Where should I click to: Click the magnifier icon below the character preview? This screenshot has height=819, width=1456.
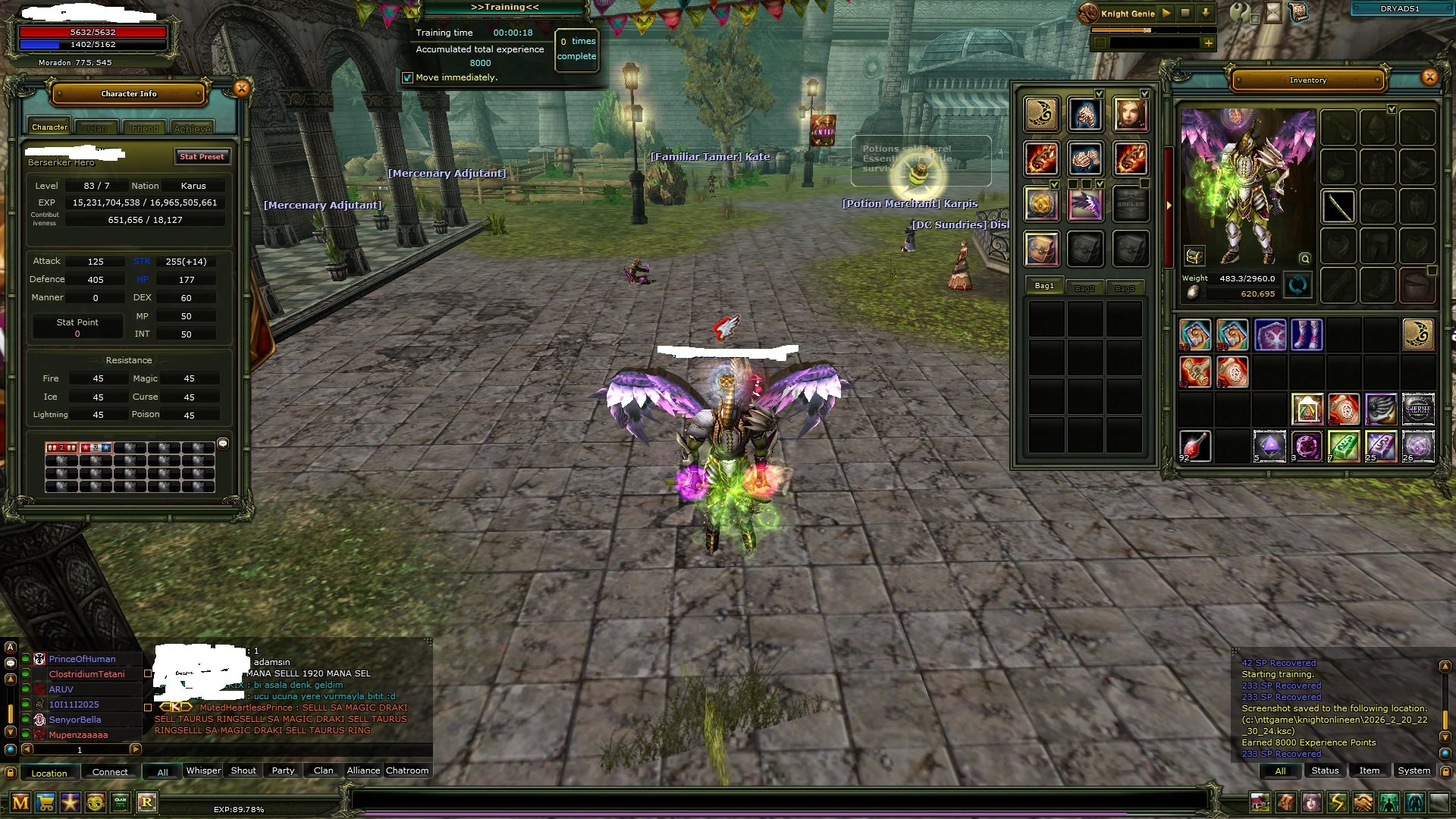1304,259
